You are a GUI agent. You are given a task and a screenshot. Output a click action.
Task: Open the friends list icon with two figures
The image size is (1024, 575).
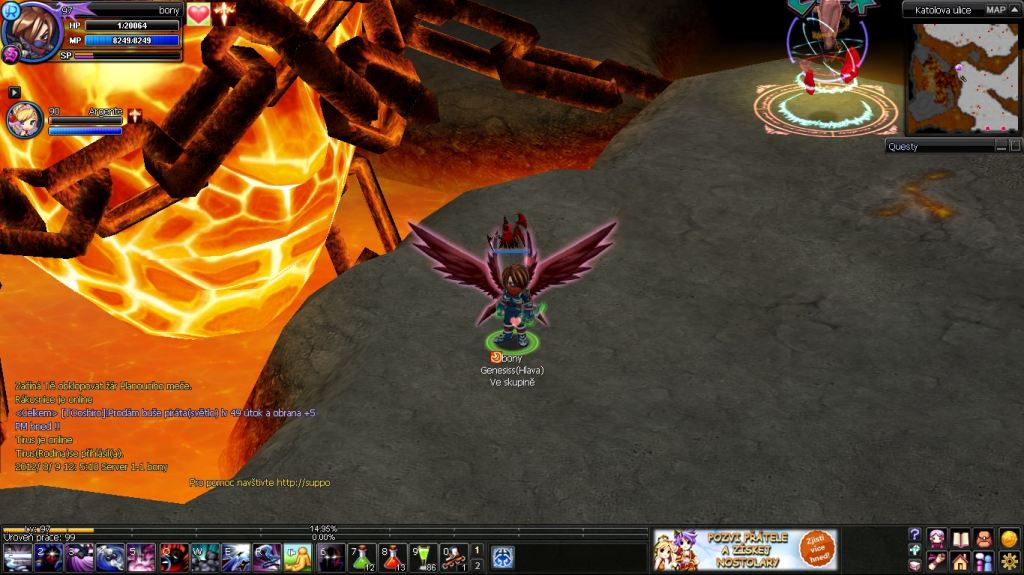click(984, 561)
